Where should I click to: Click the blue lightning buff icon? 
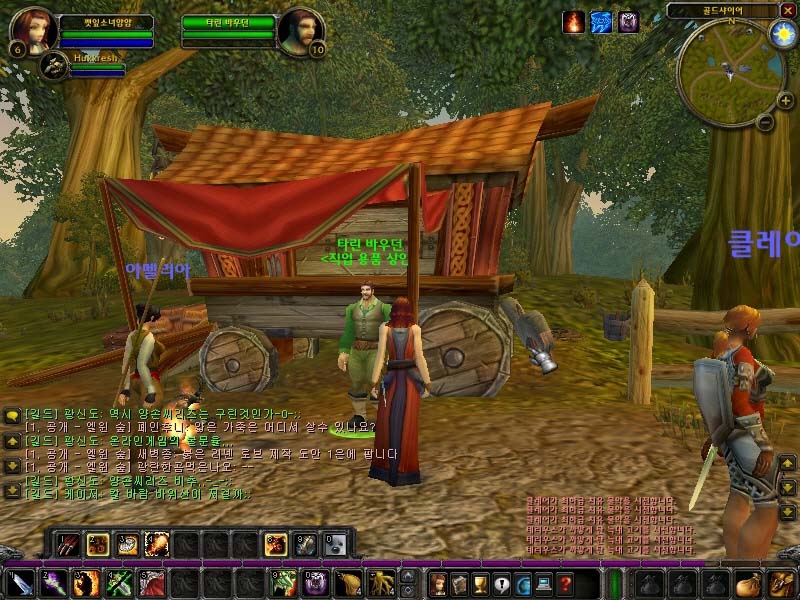pos(601,22)
